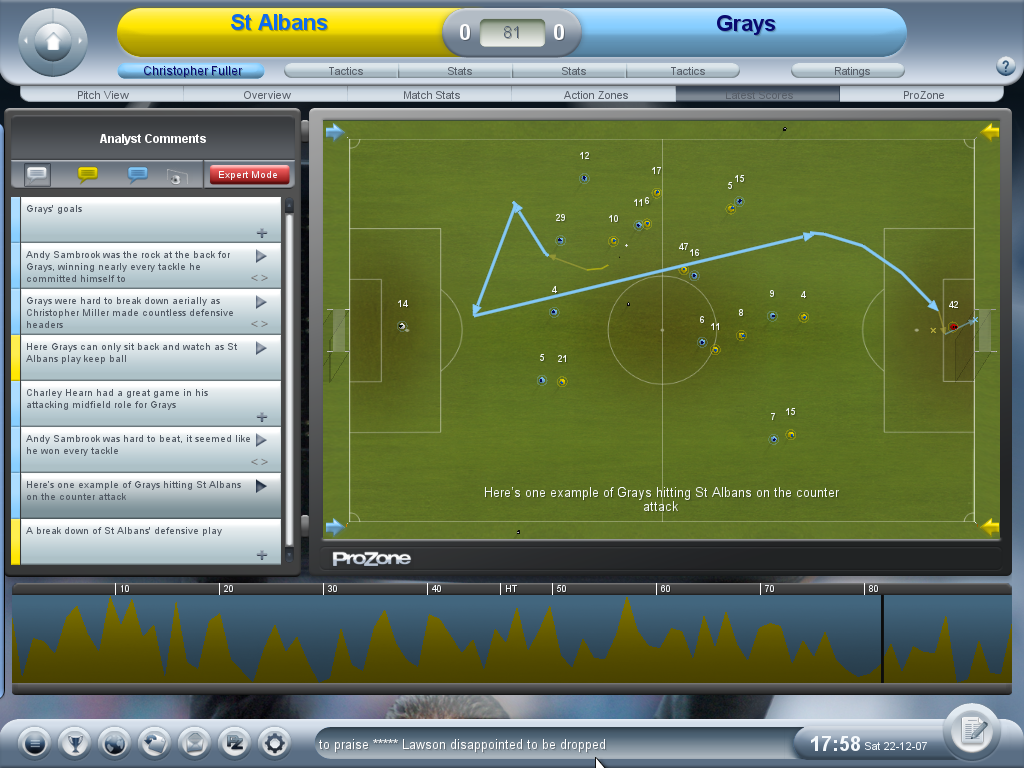The width and height of the screenshot is (1024, 768).
Task: Filter comments with the yellow speech bubble
Action: click(x=88, y=175)
